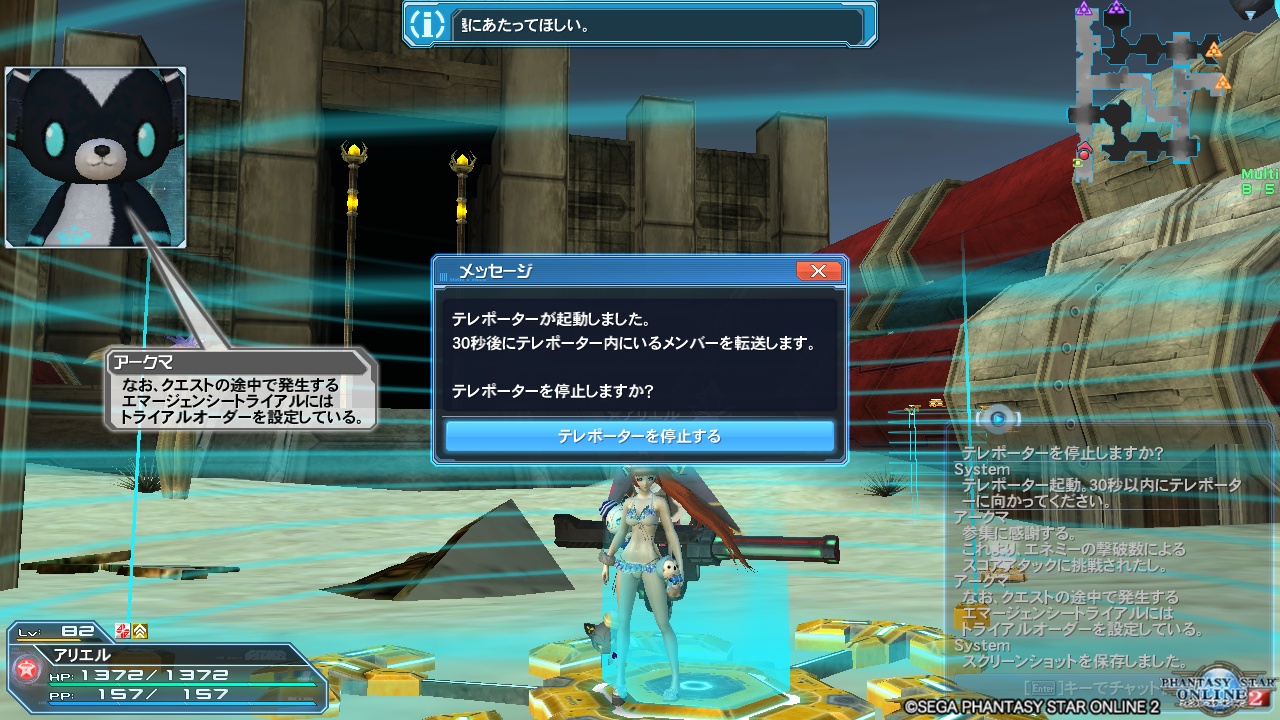1280x720 pixels.
Task: Click the info icon on the announcement banner
Action: (426, 22)
